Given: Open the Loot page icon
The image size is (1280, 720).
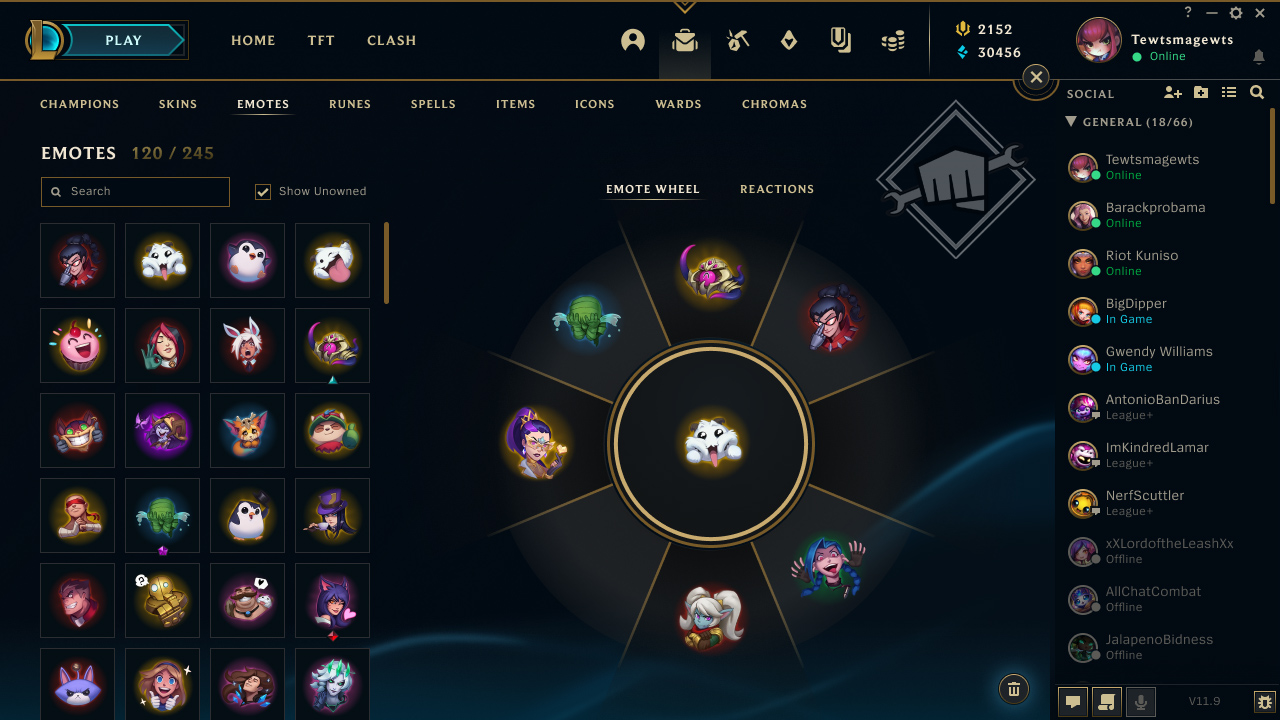Looking at the screenshot, I should click(737, 40).
